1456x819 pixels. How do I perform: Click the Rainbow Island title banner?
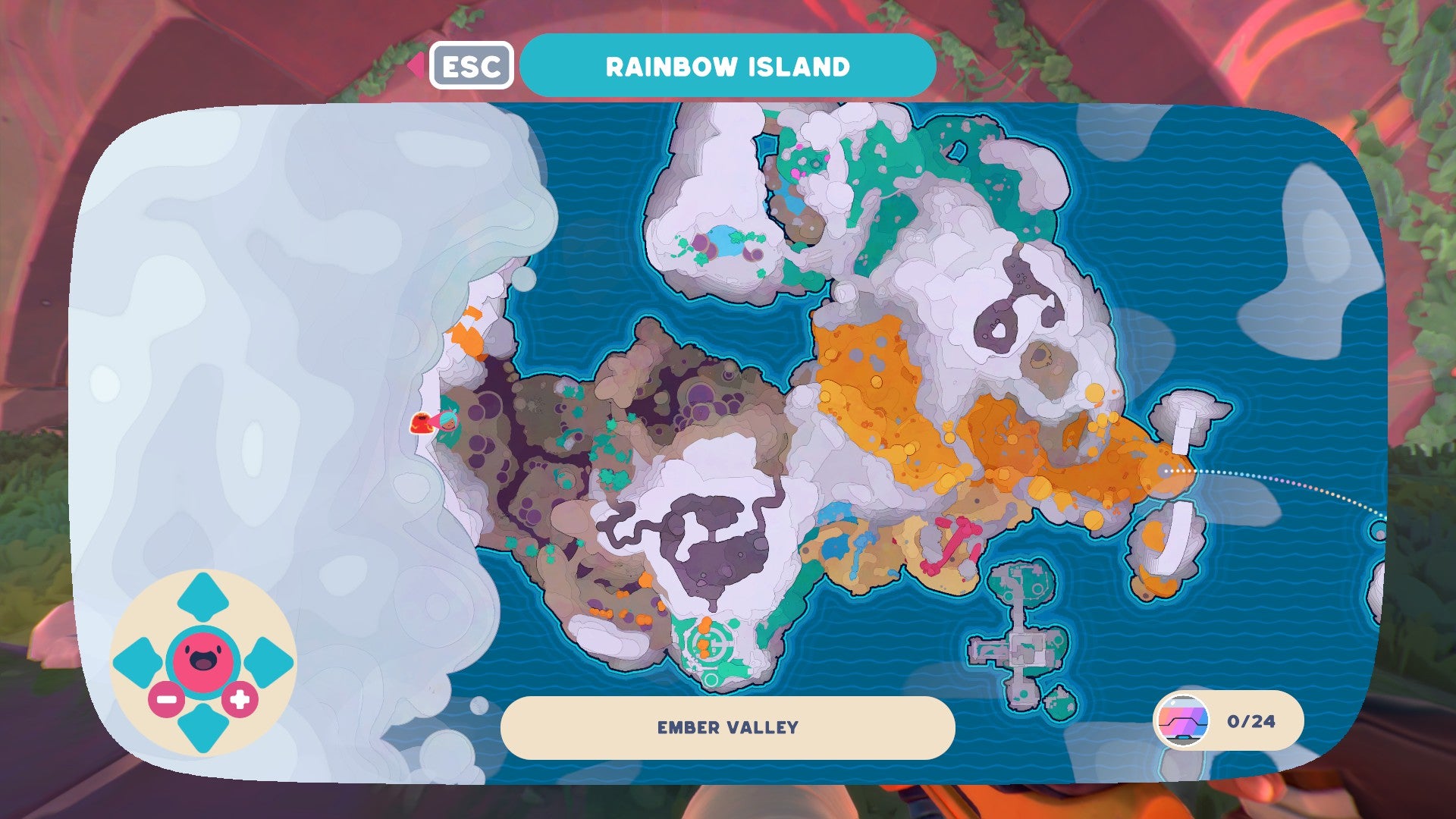point(726,65)
